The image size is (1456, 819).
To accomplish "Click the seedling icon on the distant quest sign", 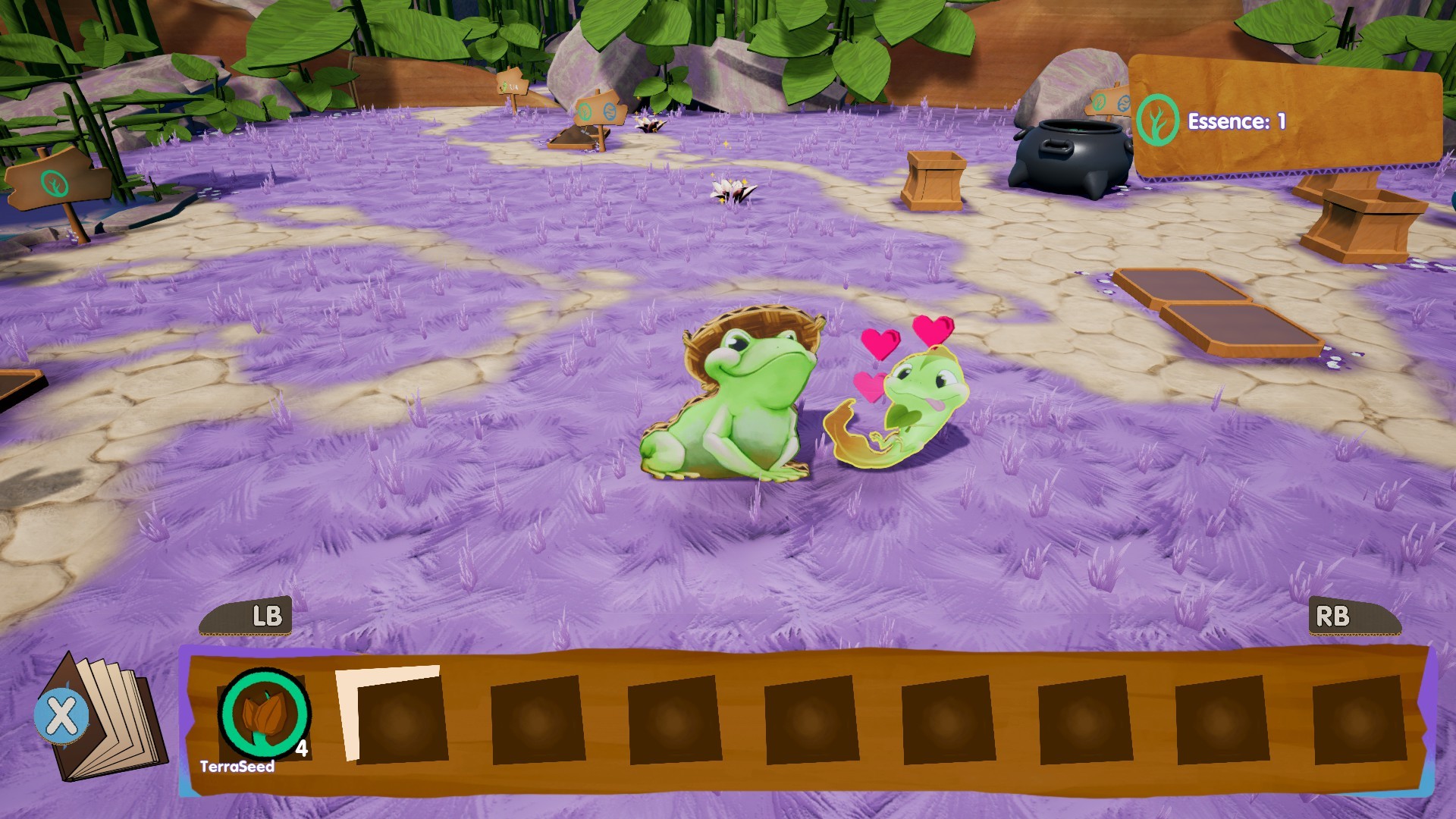I will pyautogui.click(x=505, y=86).
